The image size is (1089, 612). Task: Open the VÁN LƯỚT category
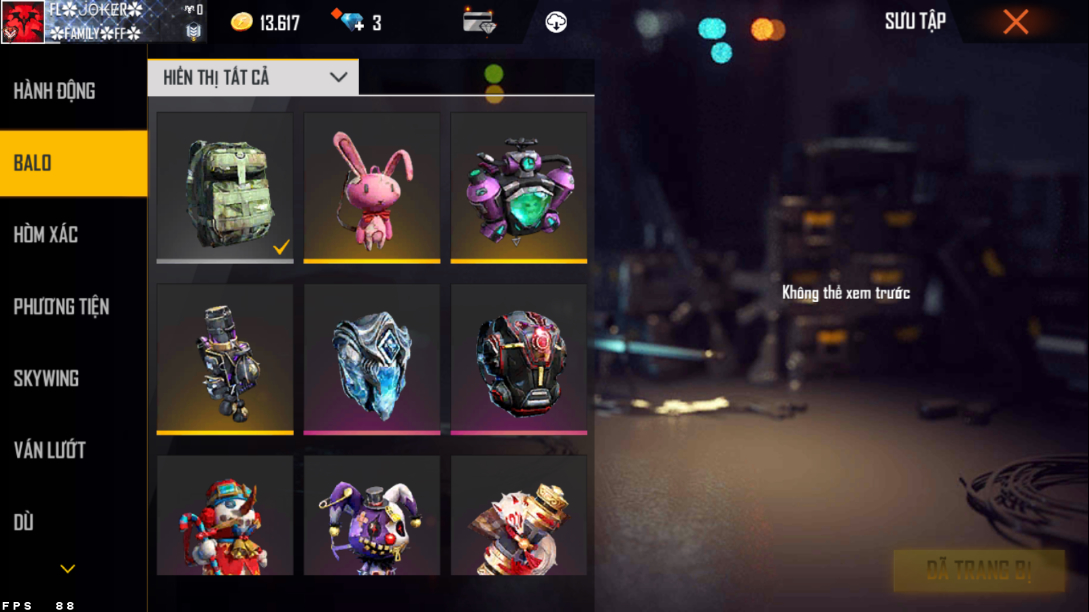pyautogui.click(x=49, y=451)
